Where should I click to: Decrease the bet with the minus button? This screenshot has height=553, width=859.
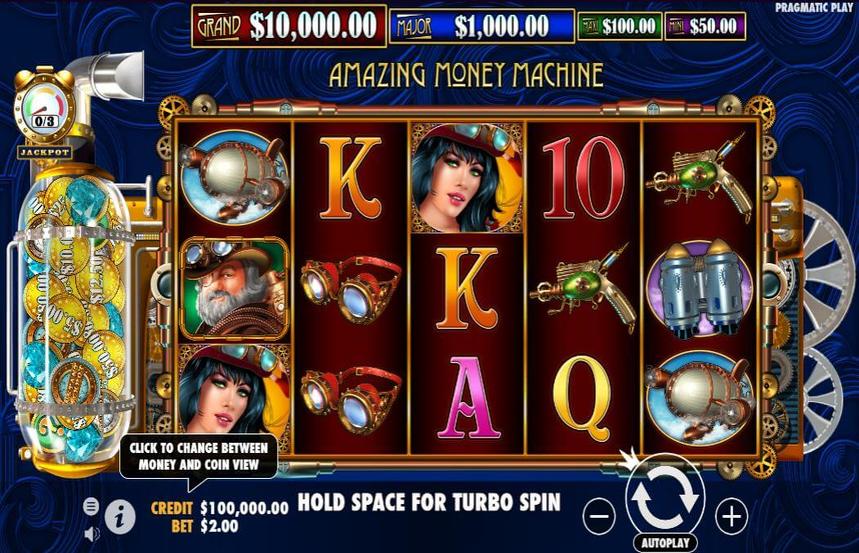(x=599, y=516)
